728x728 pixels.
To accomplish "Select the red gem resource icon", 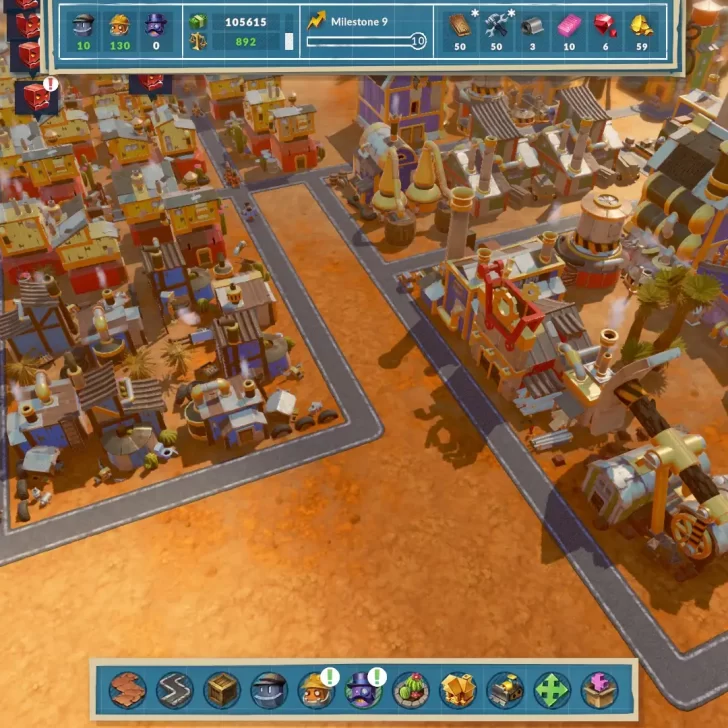I will pos(605,25).
